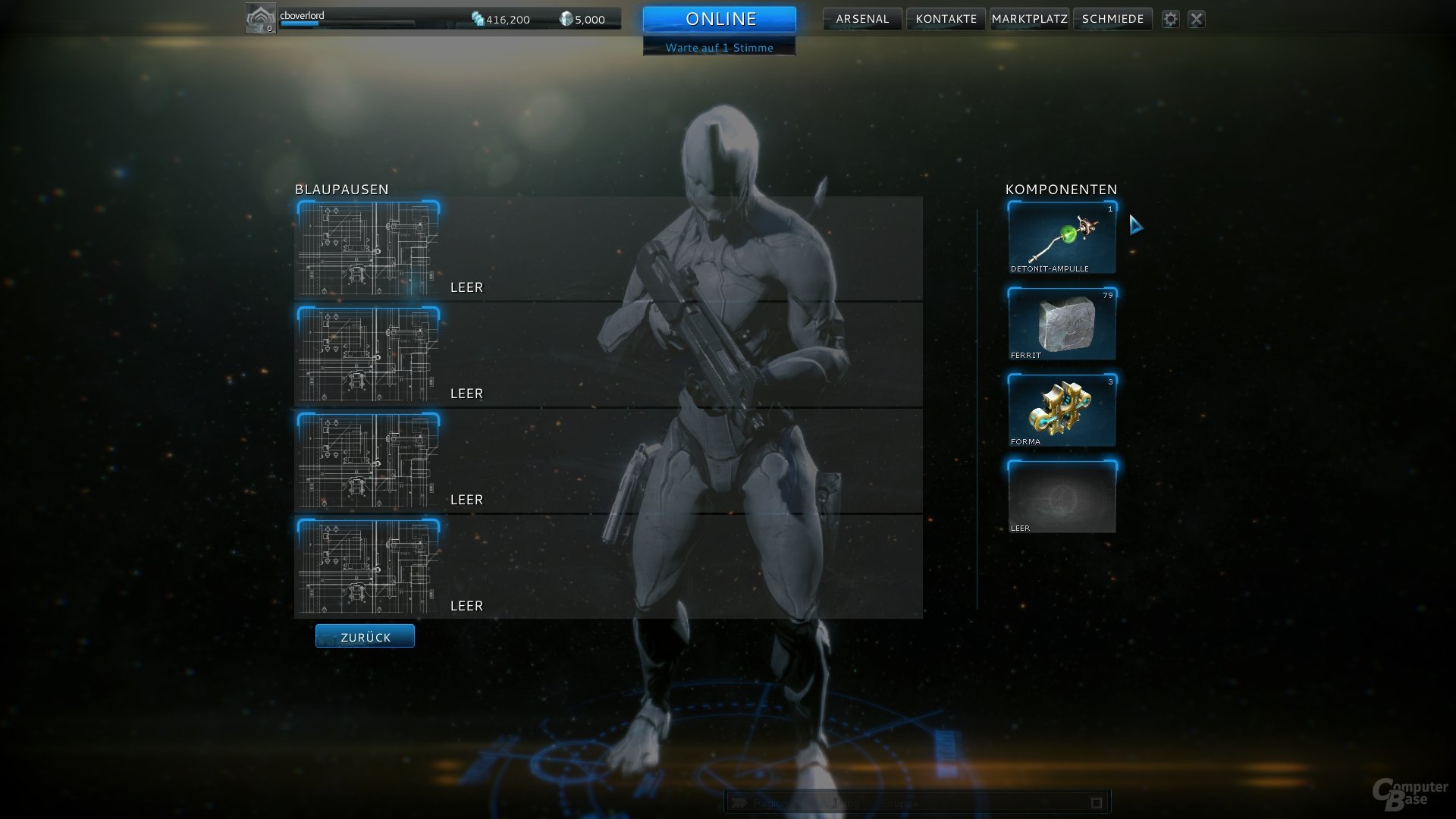This screenshot has width=1456, height=819.
Task: Click 'Warte auf 1 Stimme'
Action: coord(719,47)
